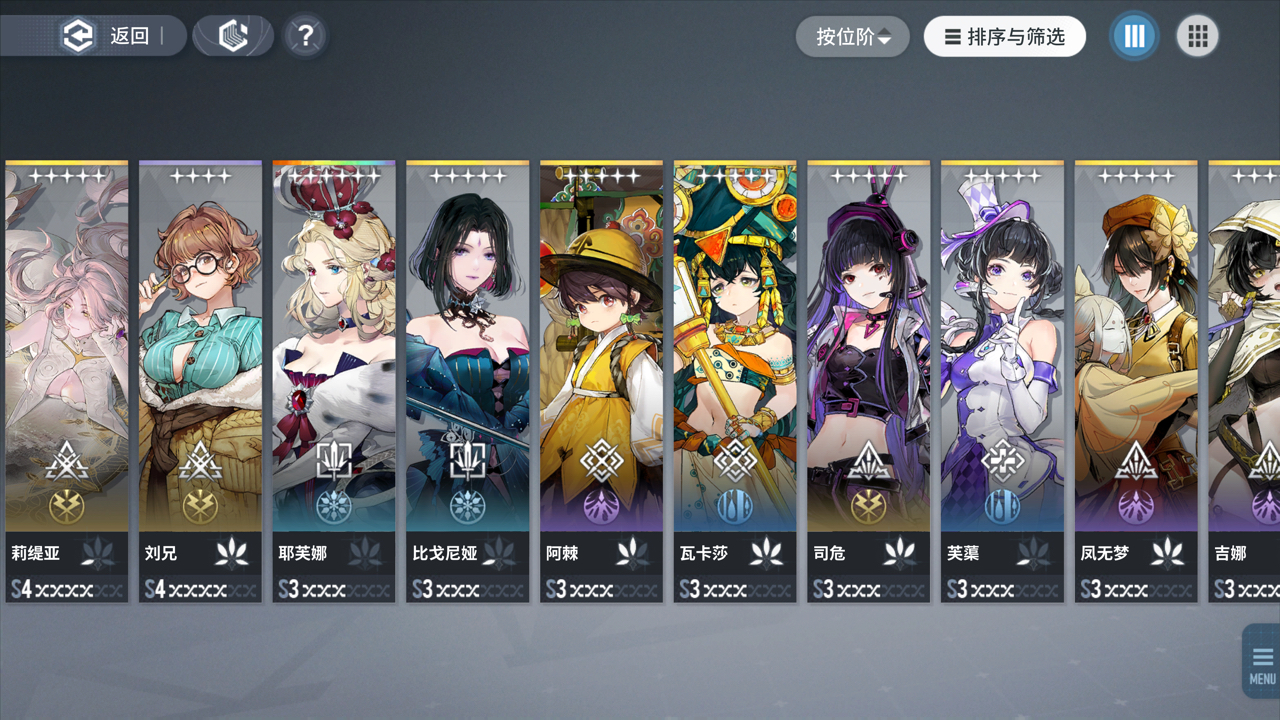
Task: Select the 莉缇亚 character card
Action: coord(67,380)
